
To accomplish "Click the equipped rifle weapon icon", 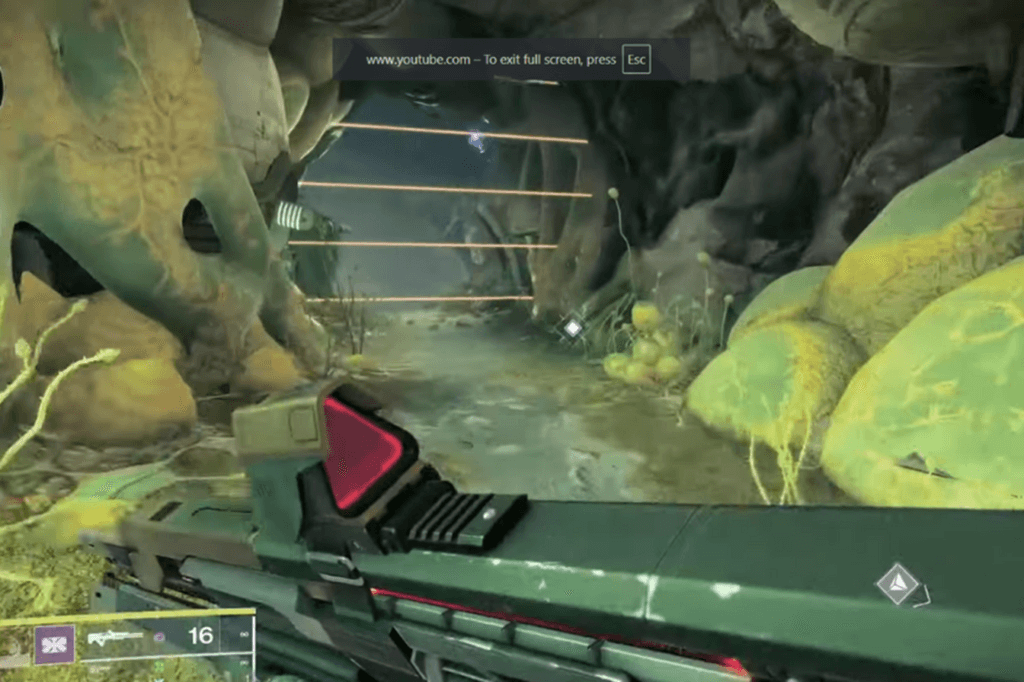I will coord(113,637).
